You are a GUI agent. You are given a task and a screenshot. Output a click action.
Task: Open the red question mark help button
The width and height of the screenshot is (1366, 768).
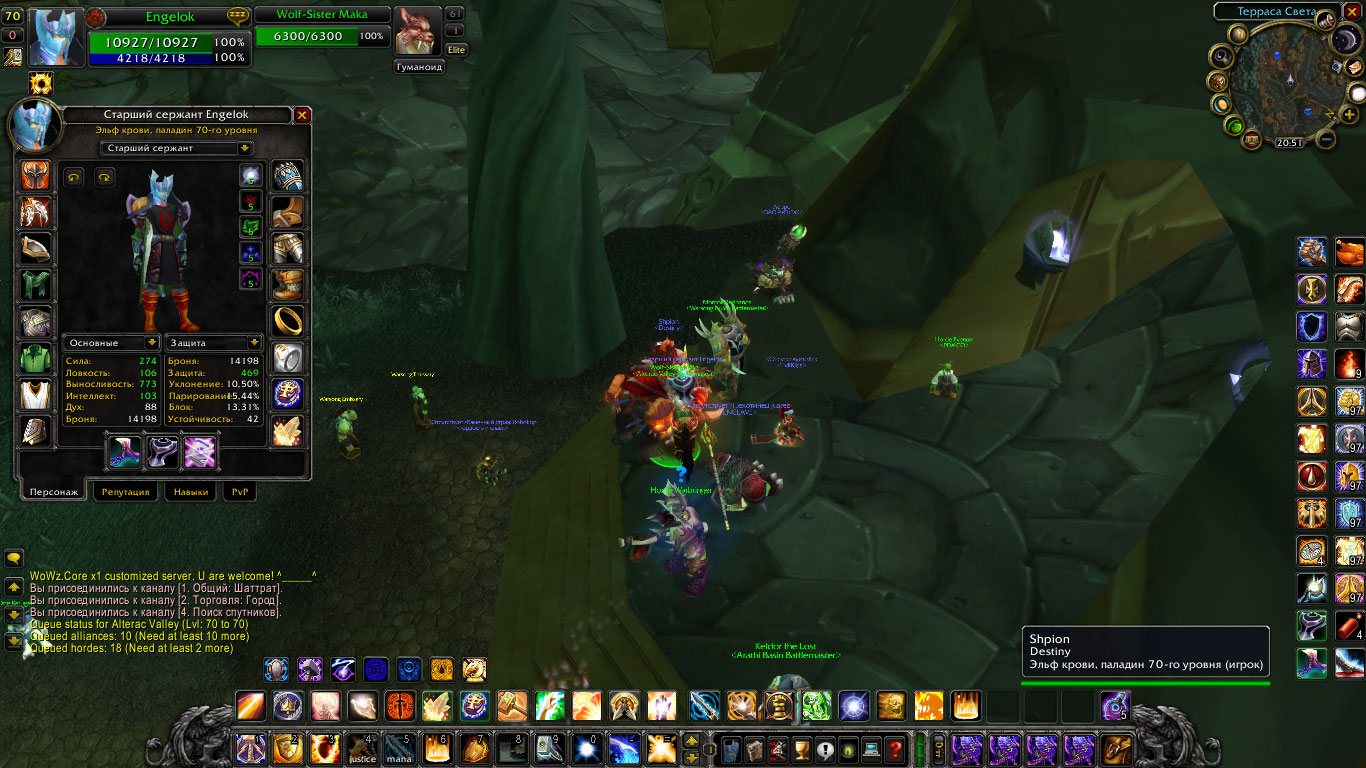pyautogui.click(x=895, y=749)
